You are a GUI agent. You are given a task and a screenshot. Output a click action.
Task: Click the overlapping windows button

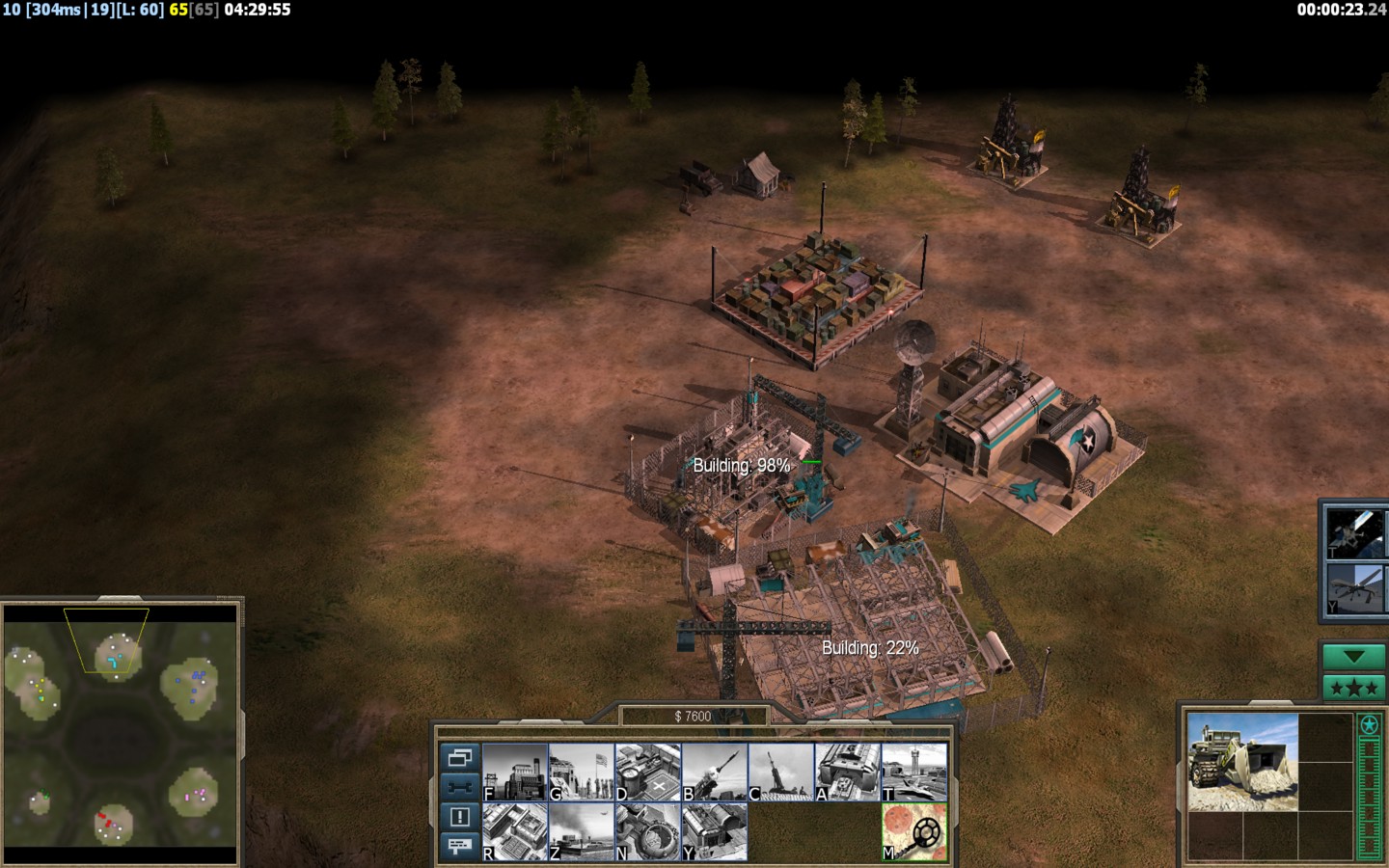(459, 757)
